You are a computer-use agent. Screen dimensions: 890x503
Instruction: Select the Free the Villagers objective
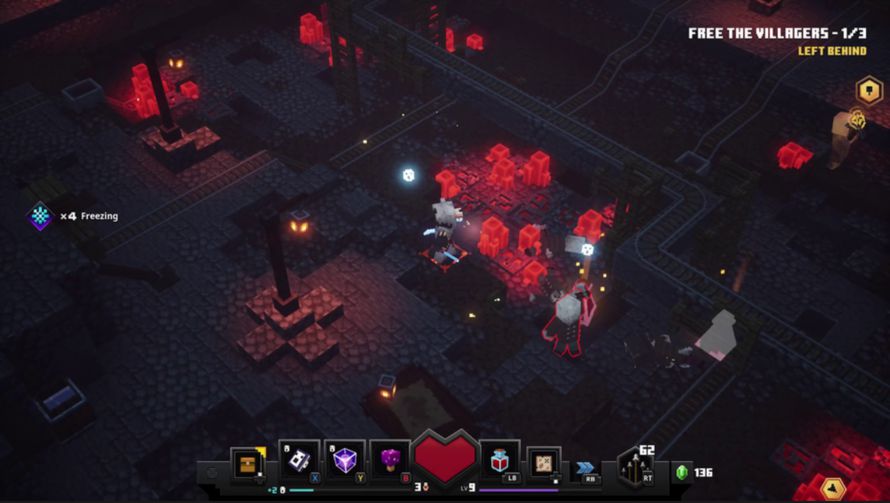point(776,33)
